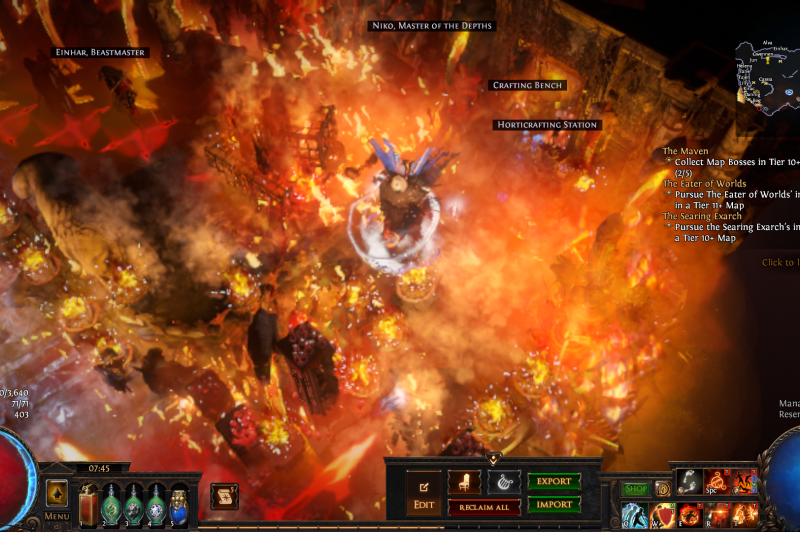The image size is (800, 533).
Task: Select the Crafting Bench label
Action: click(x=529, y=86)
